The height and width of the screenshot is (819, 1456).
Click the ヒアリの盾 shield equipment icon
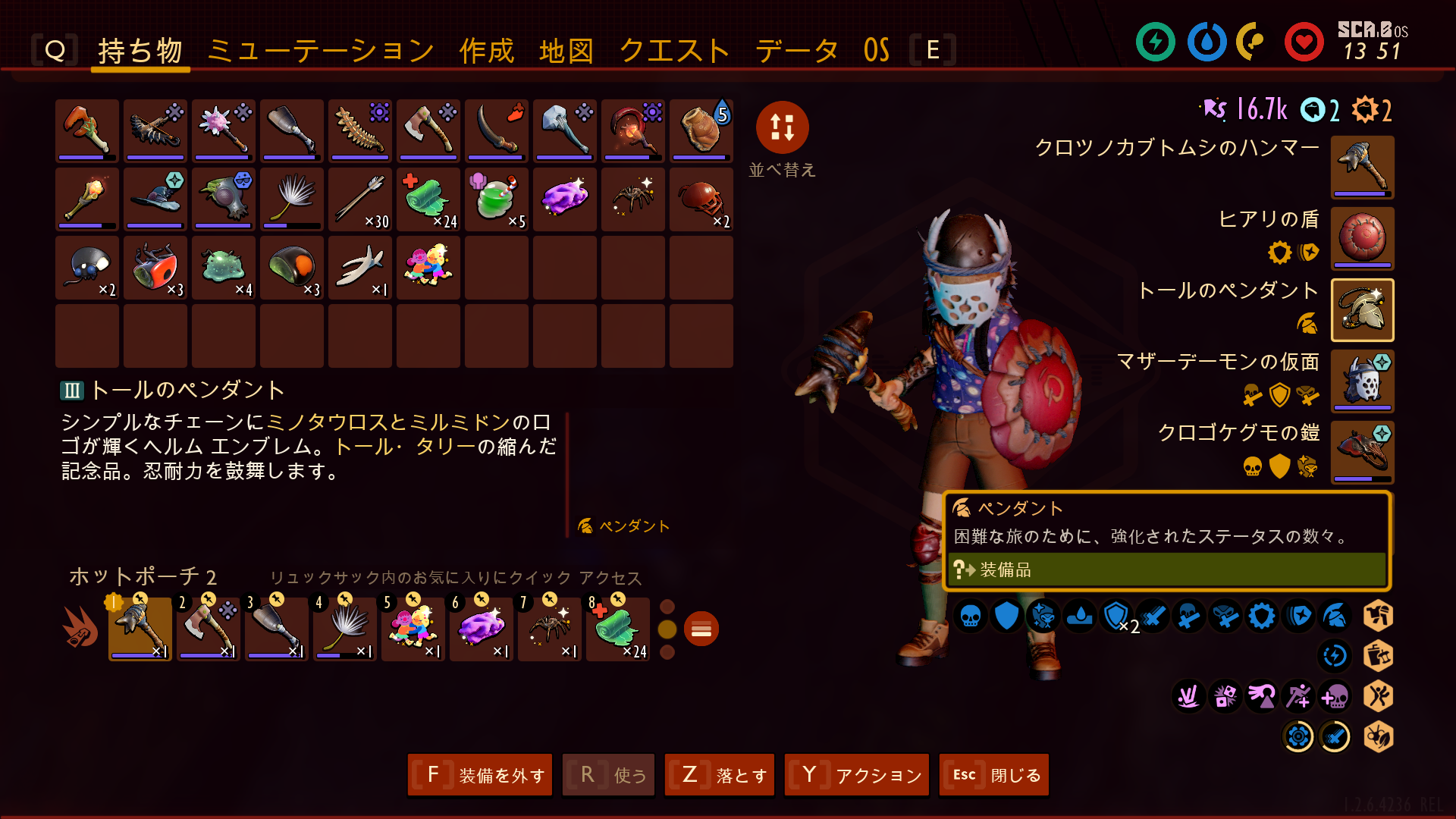pos(1362,239)
